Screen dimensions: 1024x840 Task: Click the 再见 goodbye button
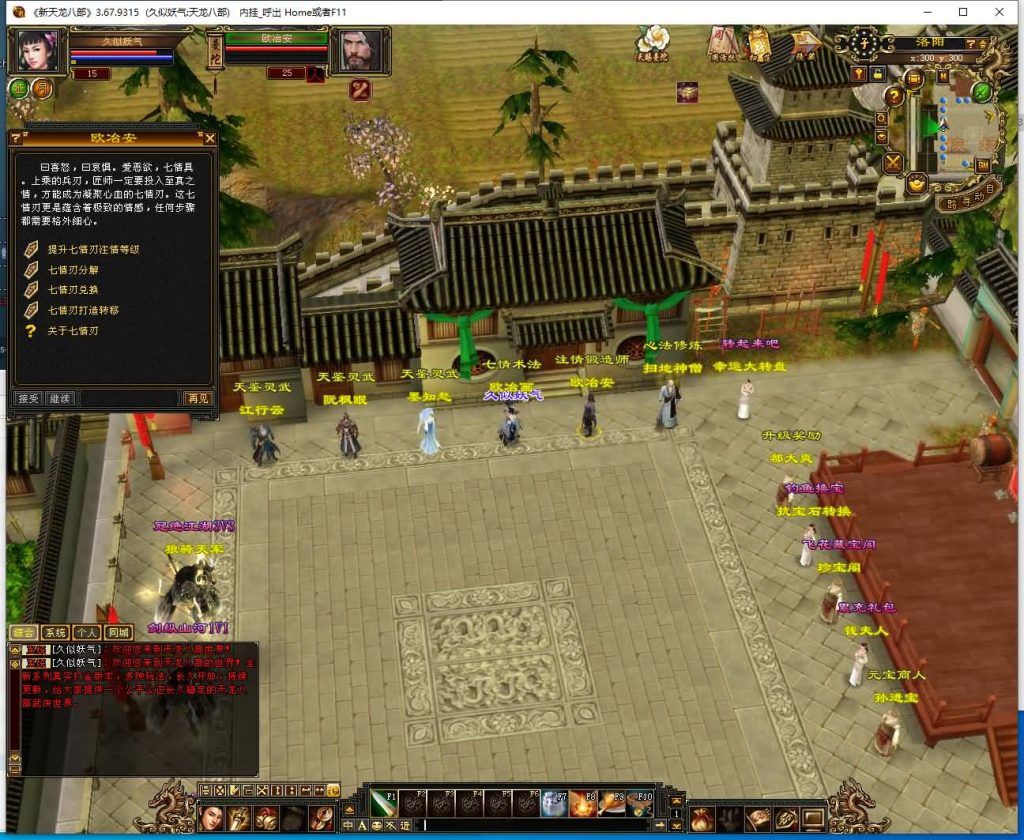198,398
